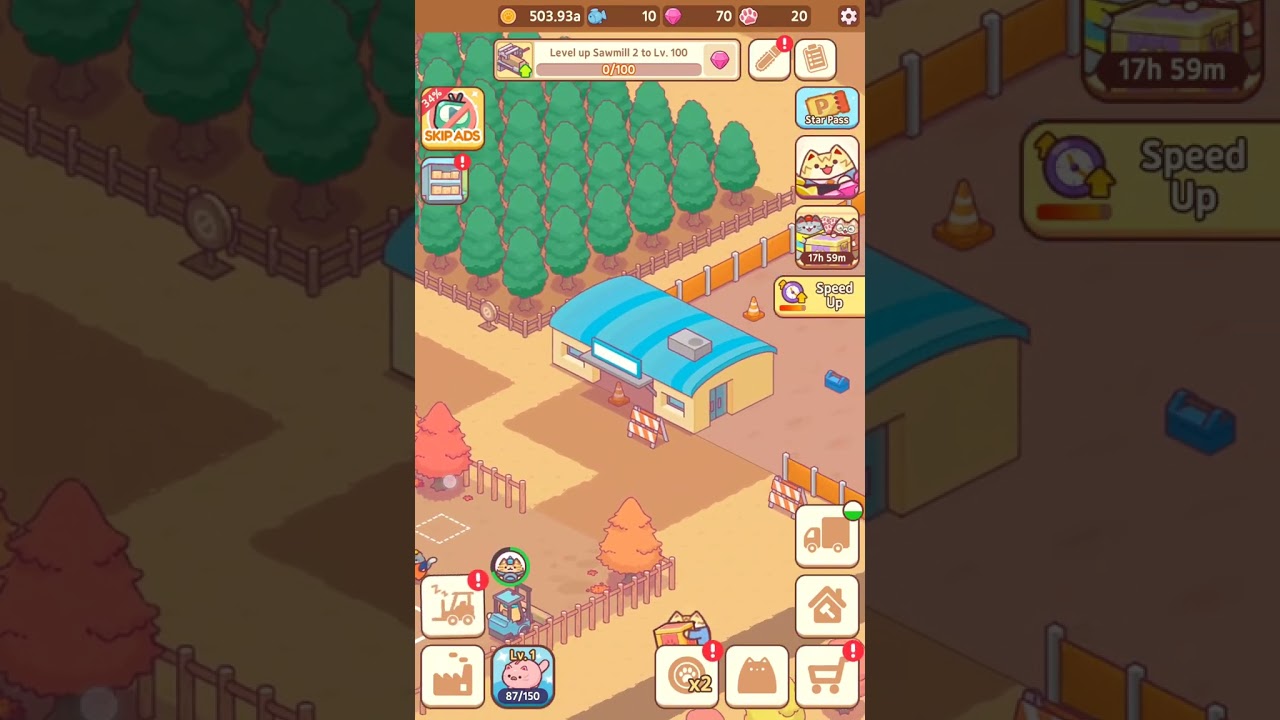The image size is (1280, 720).
Task: Open the timed gift box offer
Action: [x=827, y=238]
